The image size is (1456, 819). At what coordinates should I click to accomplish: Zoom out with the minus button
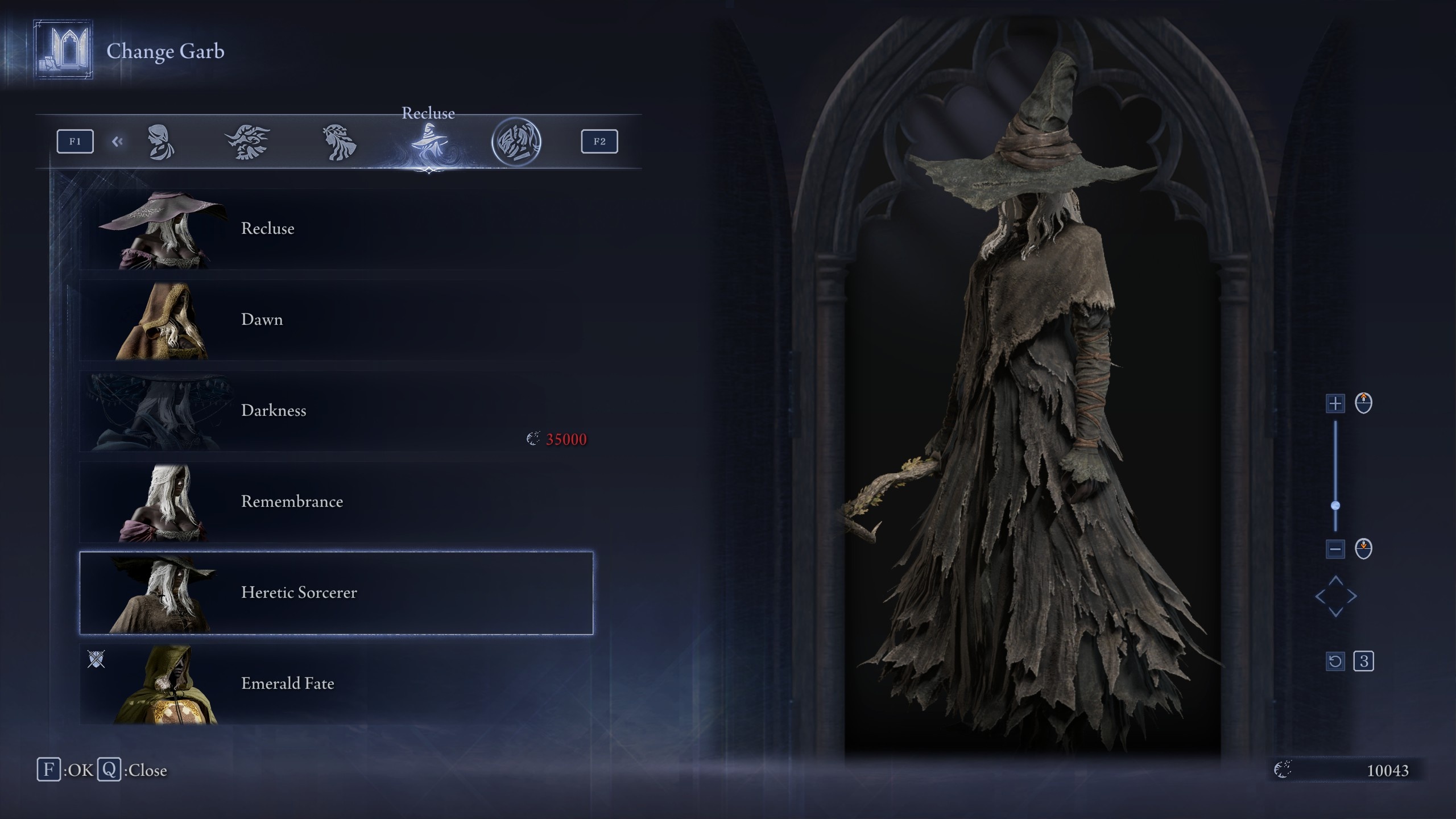click(x=1335, y=549)
